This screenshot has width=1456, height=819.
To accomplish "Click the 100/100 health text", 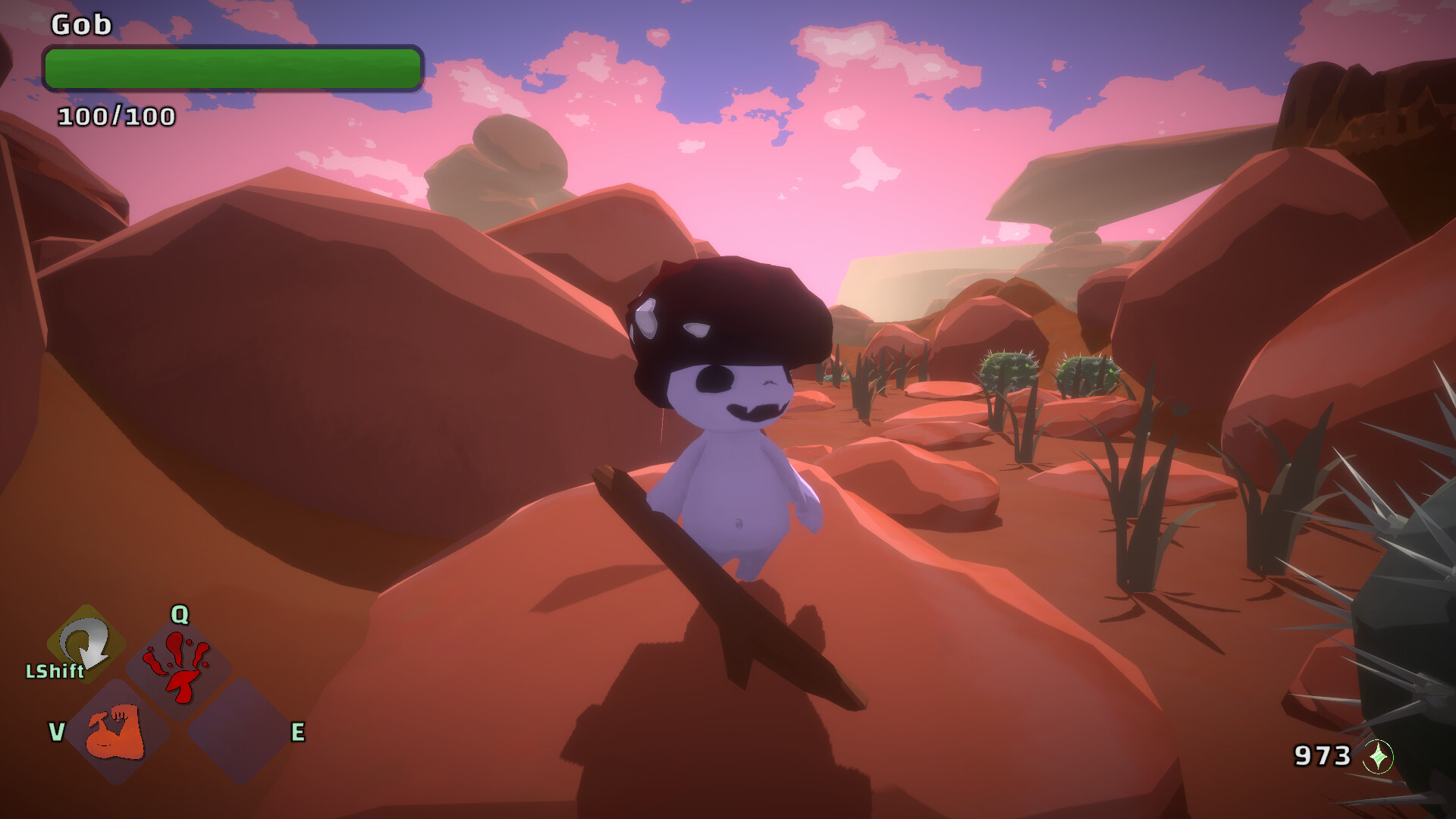I will [x=115, y=116].
